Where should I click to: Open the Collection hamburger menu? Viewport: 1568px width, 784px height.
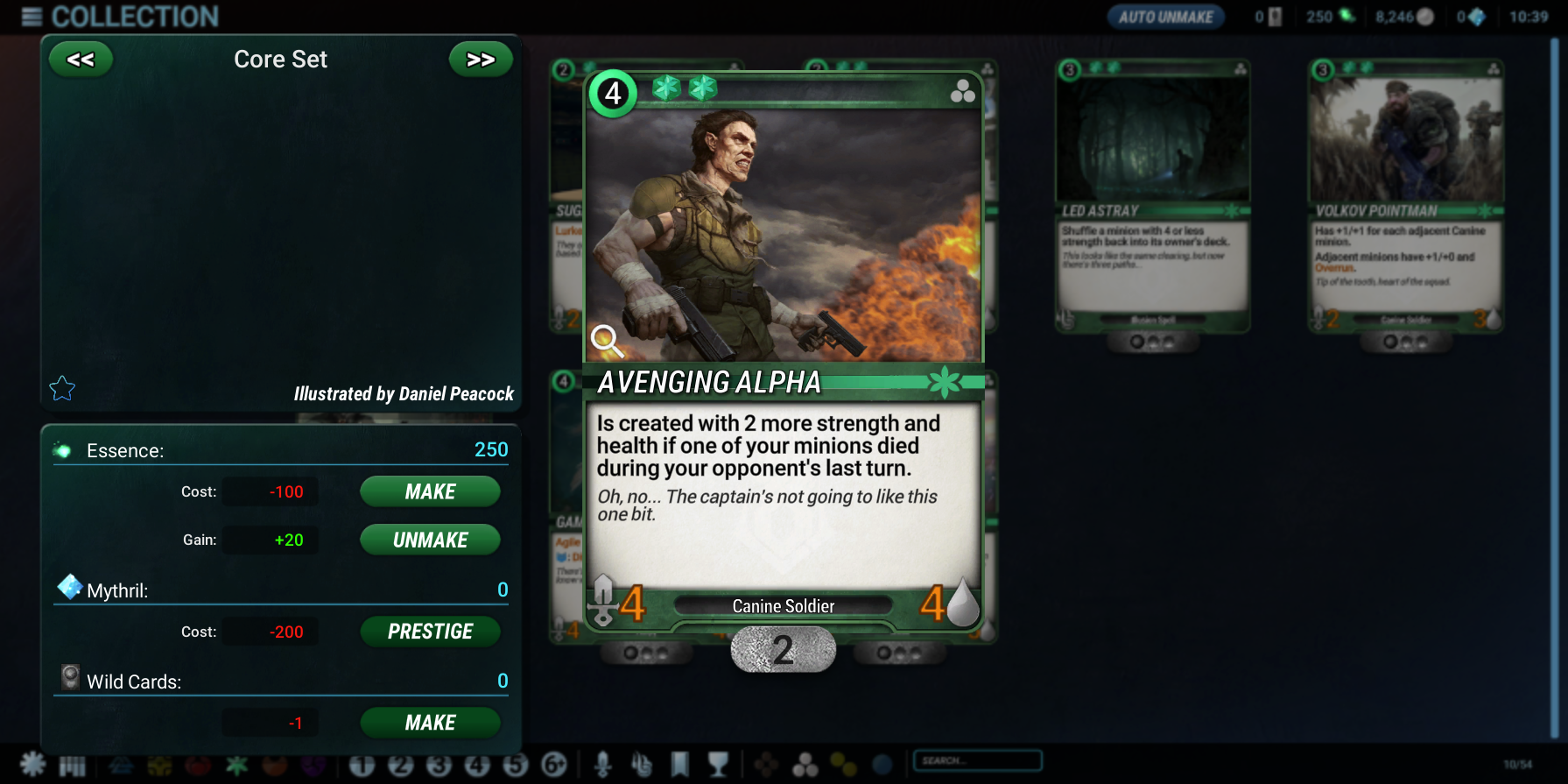coord(32,17)
